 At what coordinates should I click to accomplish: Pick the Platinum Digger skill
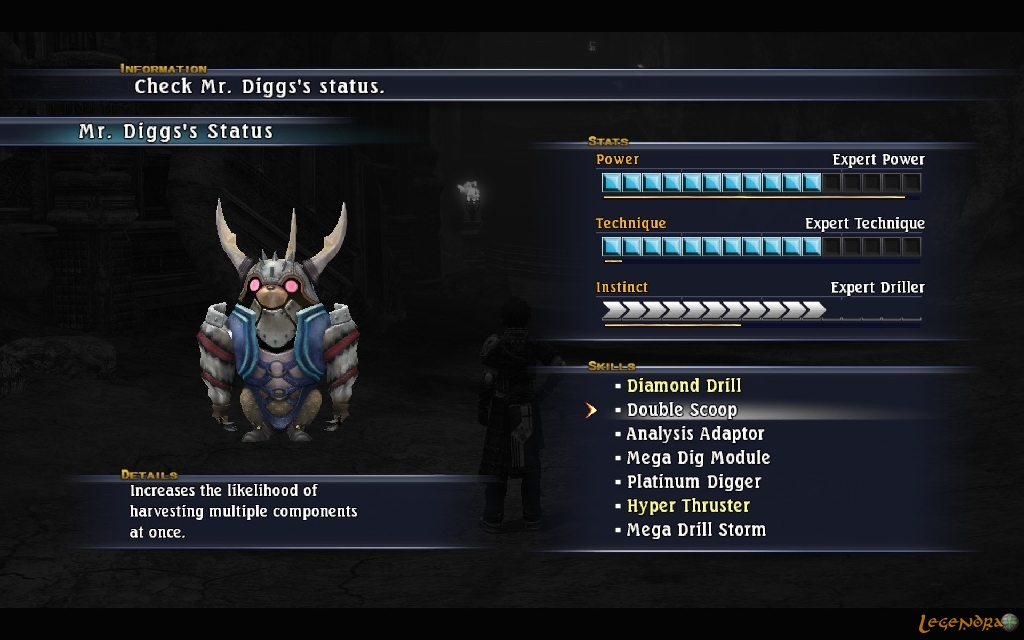694,482
